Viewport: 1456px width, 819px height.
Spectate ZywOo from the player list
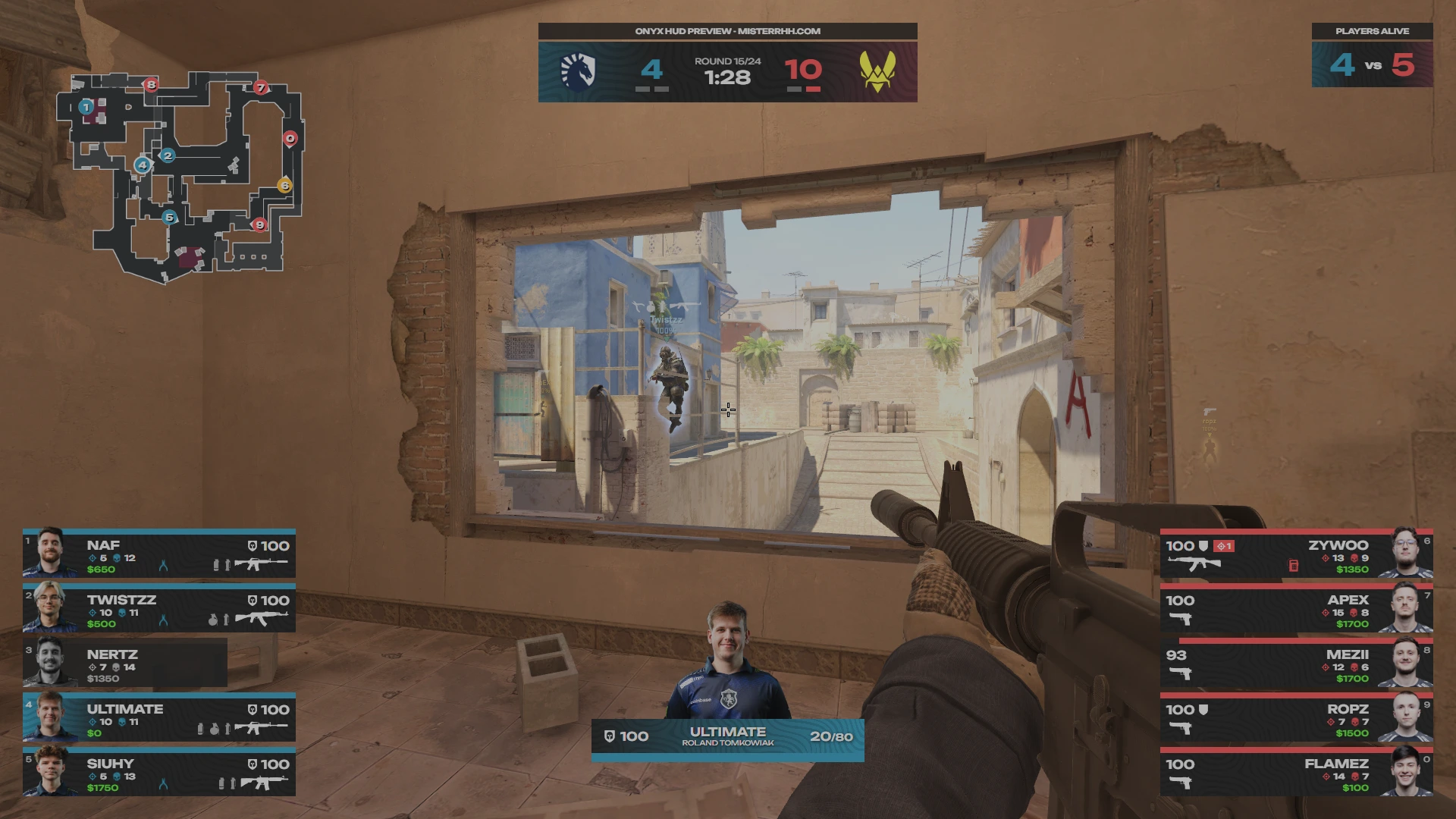[x=1296, y=555]
